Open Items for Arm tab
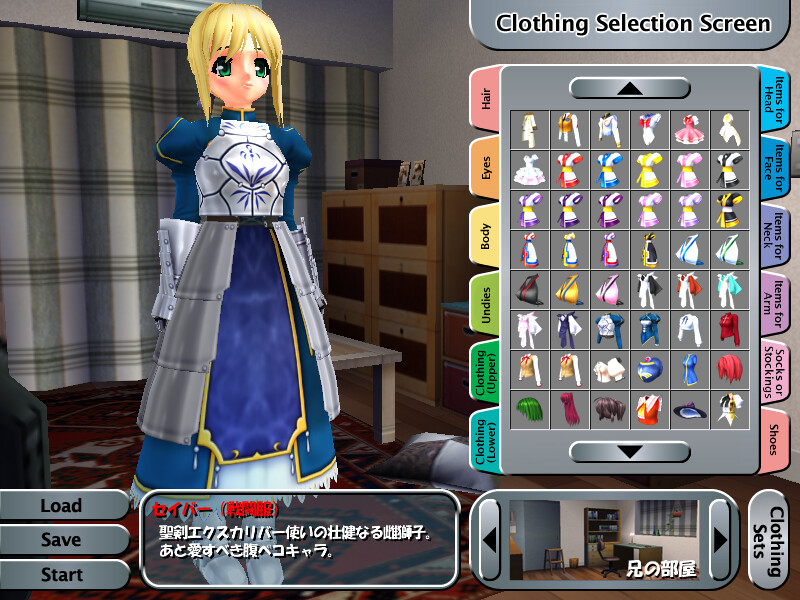 point(775,305)
